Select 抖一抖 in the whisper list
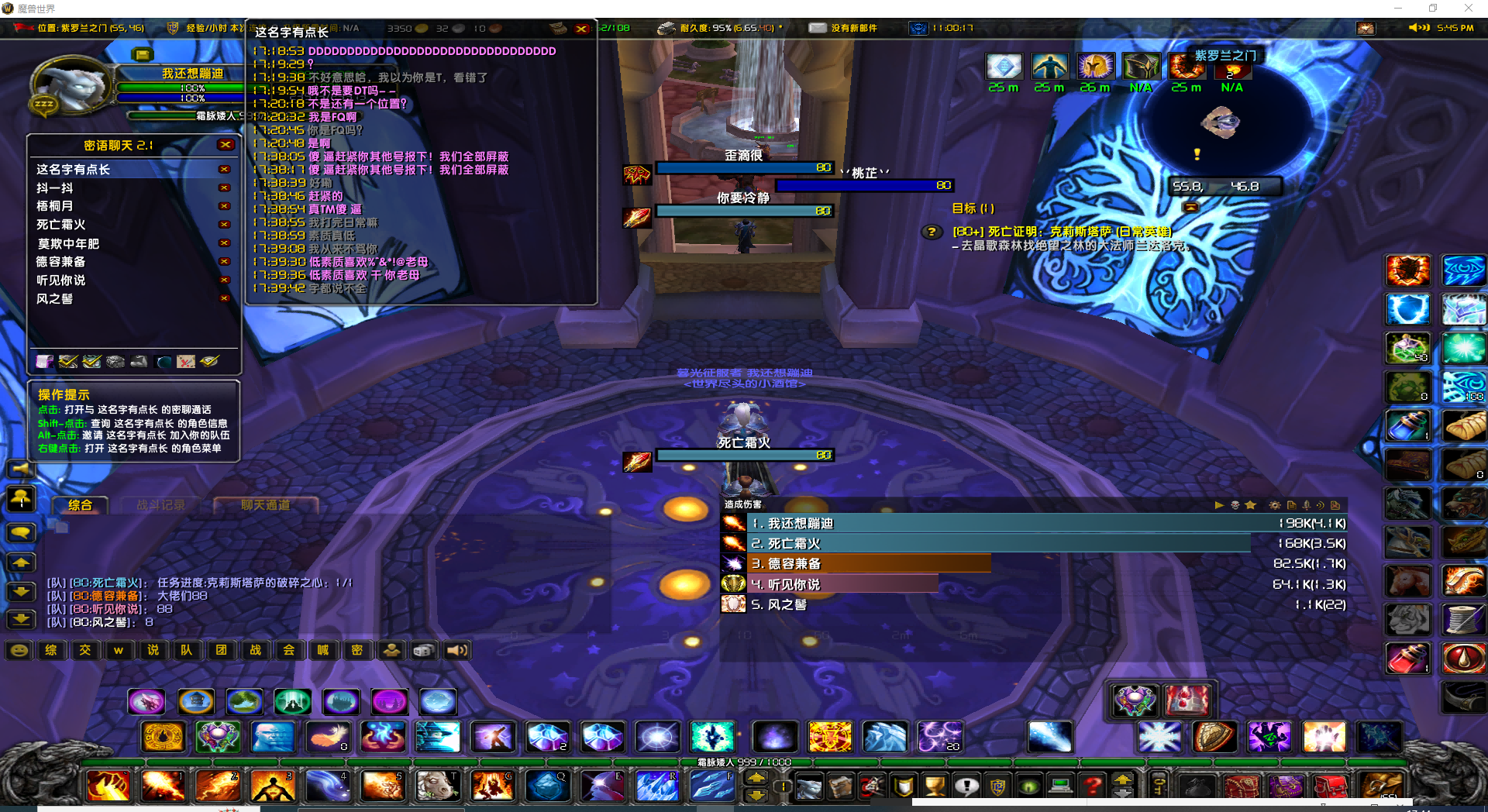 (55, 188)
